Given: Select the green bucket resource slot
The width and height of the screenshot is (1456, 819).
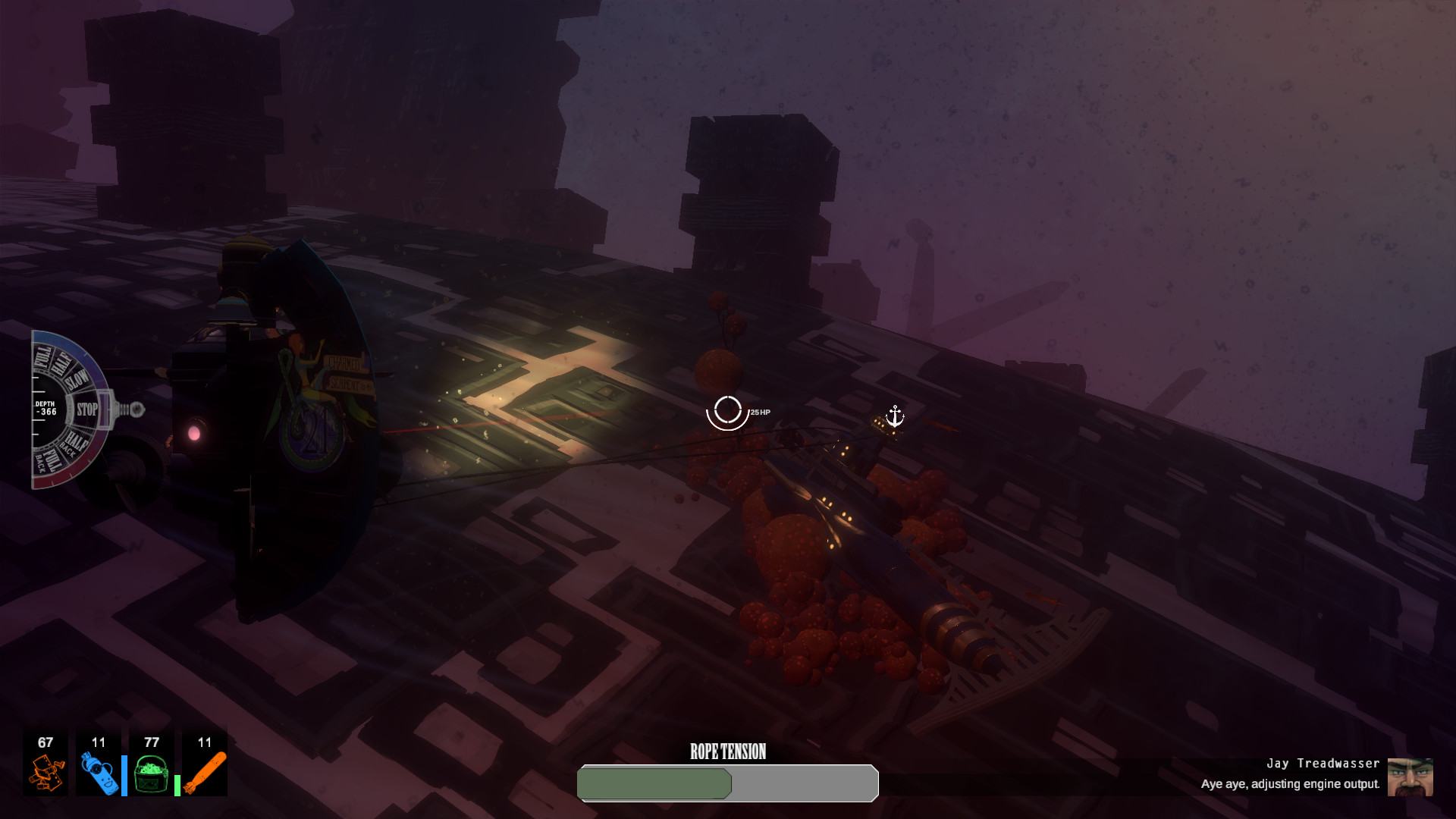Looking at the screenshot, I should (152, 763).
